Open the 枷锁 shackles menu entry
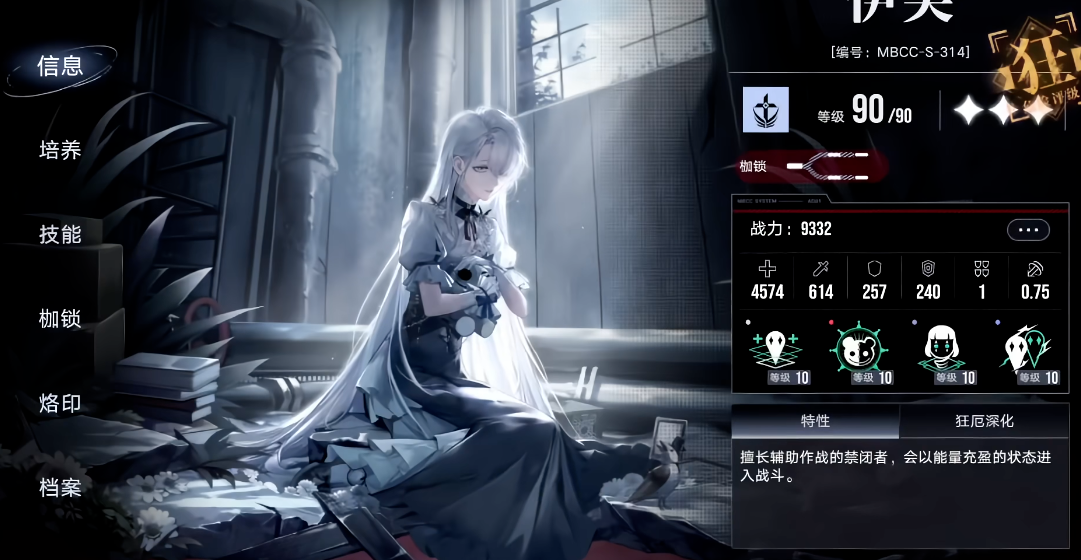Screen dimensions: 1081x560 point(60,319)
